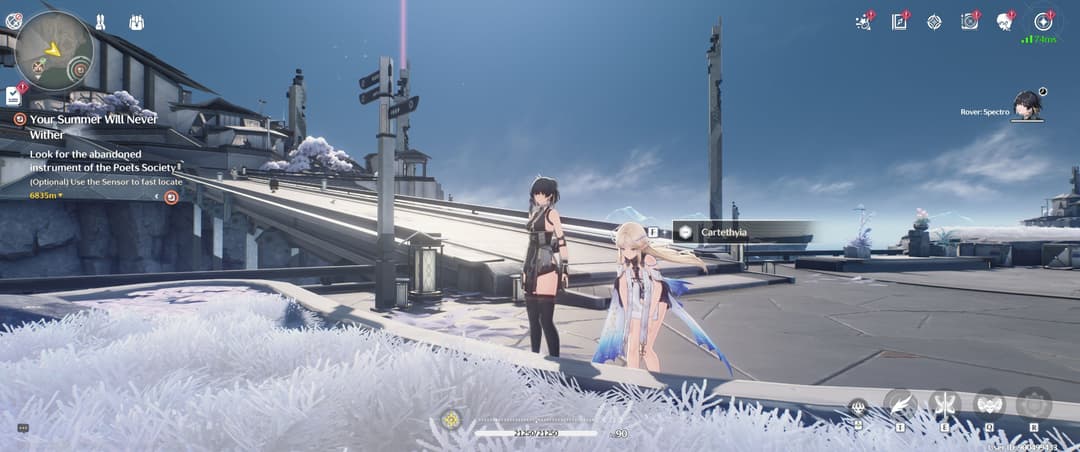Open the globe icon beside the minimap
1080x452 pixels.
click(x=13, y=20)
